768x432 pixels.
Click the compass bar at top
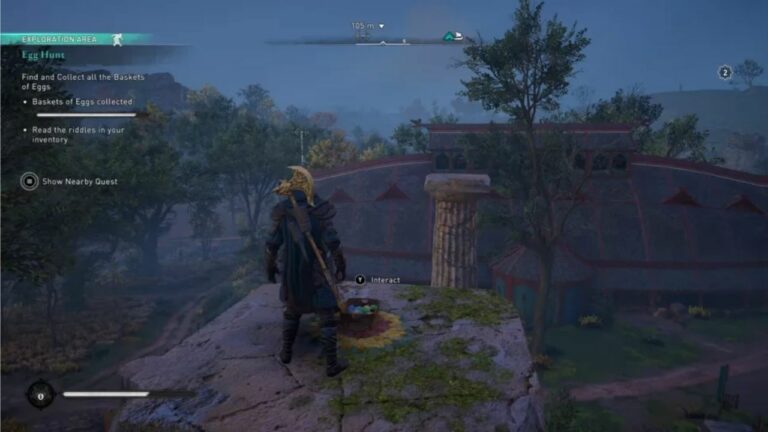click(x=367, y=40)
